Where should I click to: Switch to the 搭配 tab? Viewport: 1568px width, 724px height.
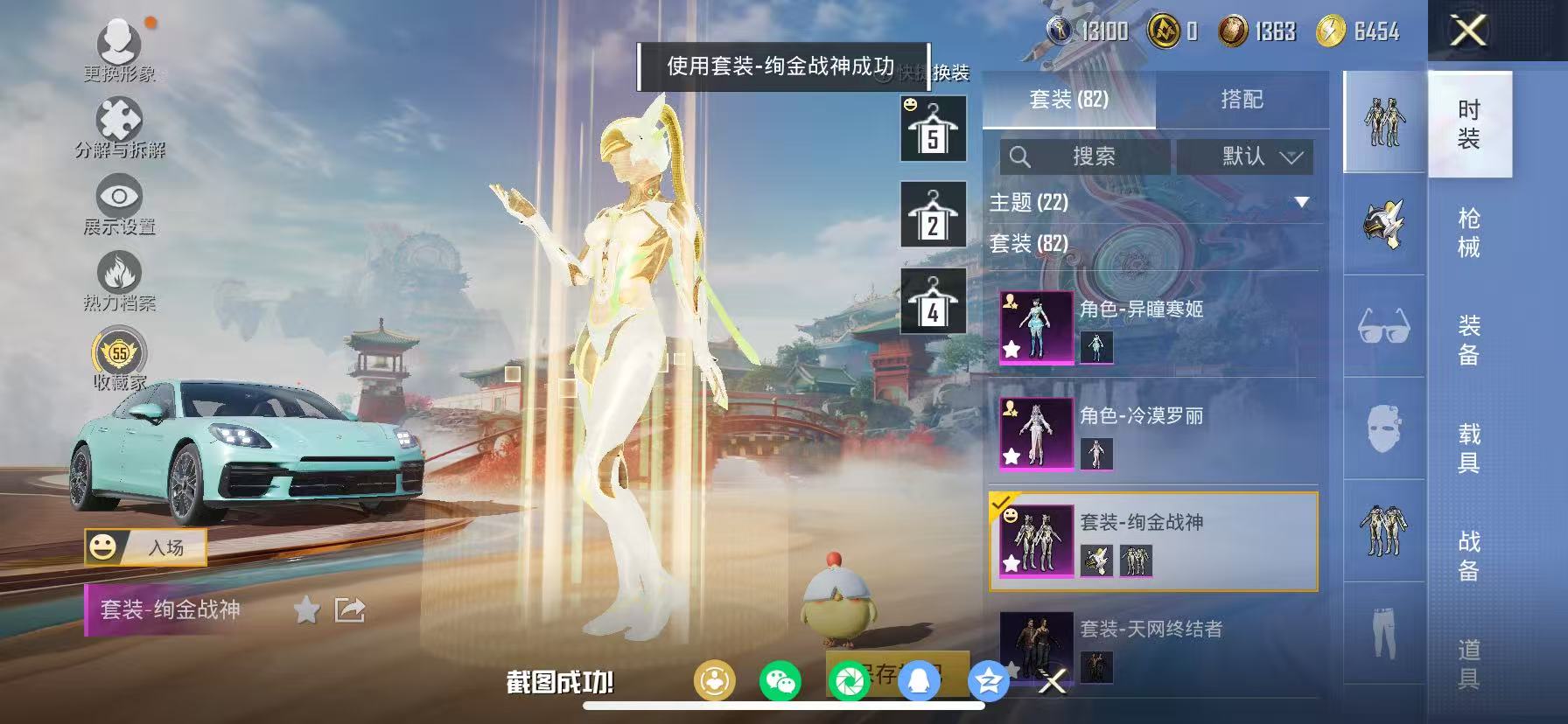1243,100
